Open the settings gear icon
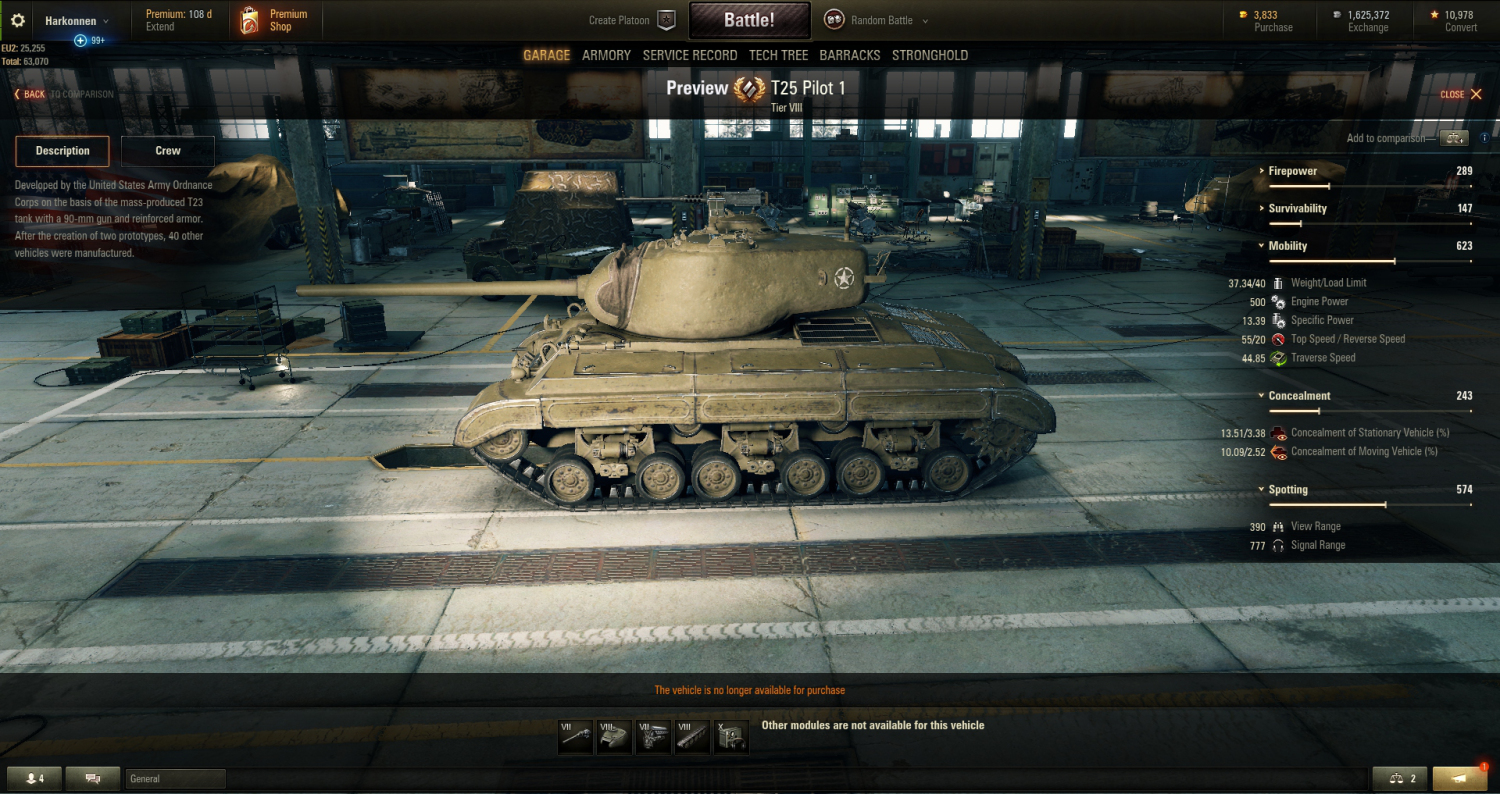Viewport: 1500px width, 794px height. [17, 20]
